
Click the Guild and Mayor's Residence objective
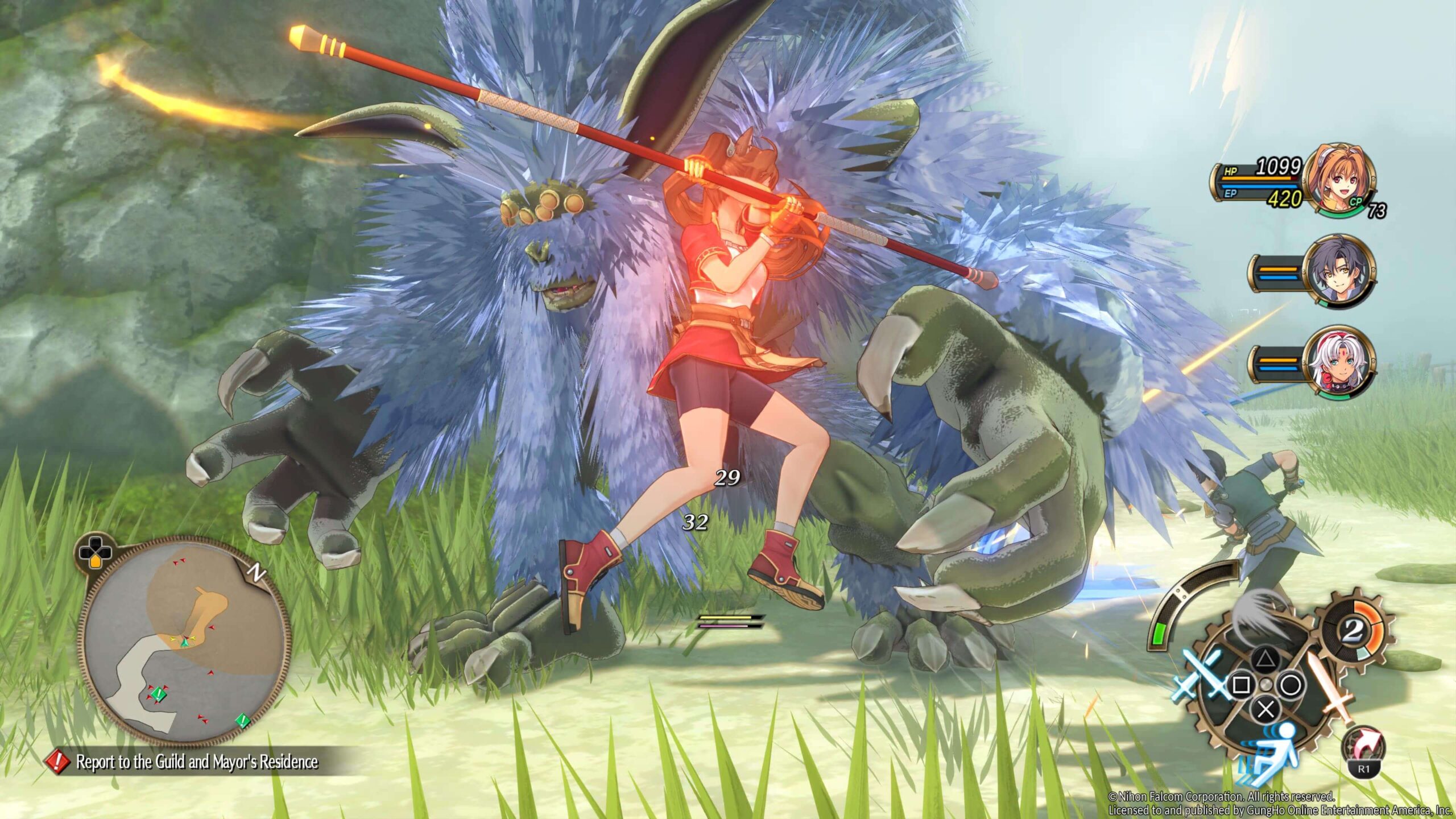[197, 762]
